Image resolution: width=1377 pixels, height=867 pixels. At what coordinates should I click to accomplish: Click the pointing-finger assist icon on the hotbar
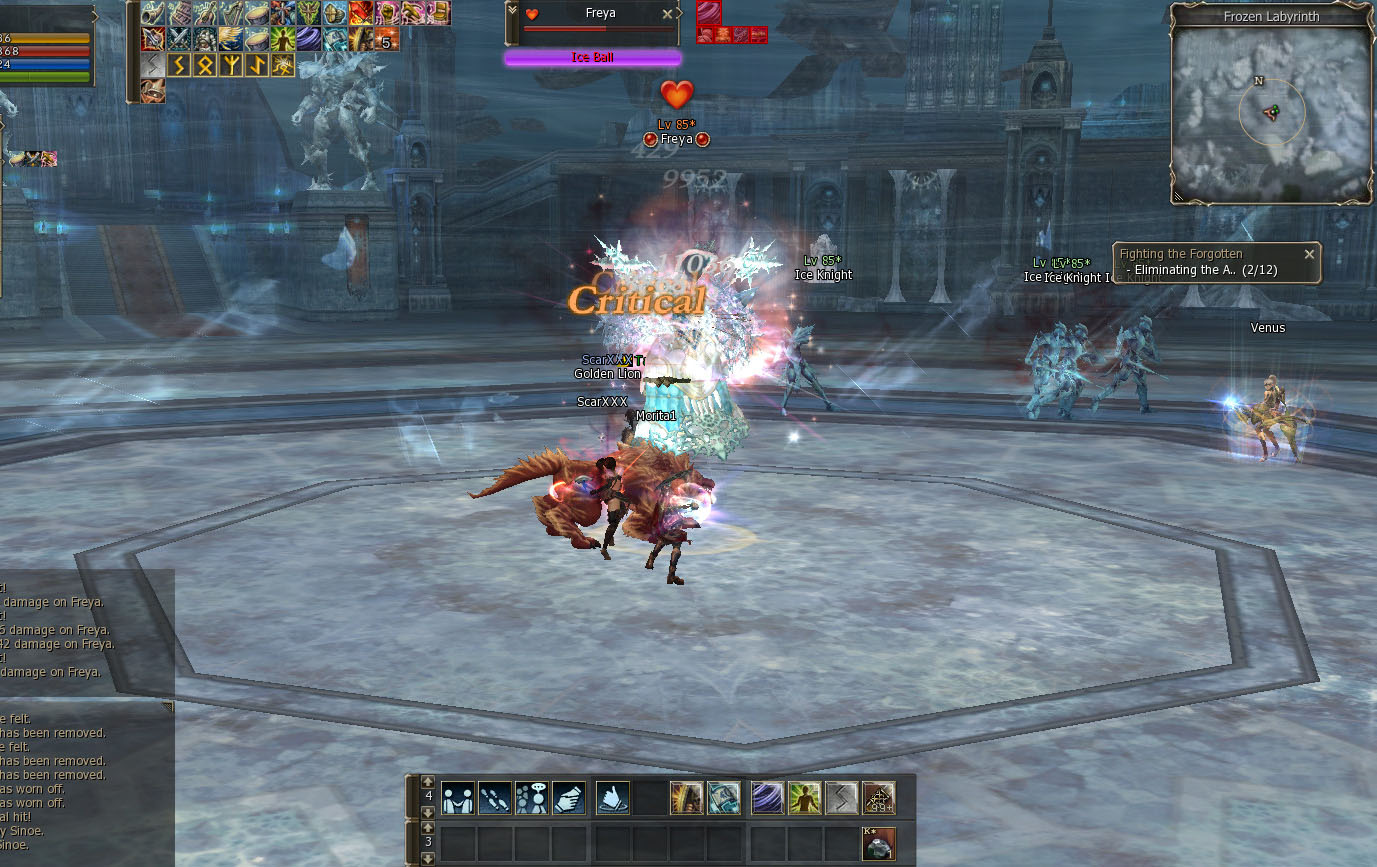pos(613,797)
